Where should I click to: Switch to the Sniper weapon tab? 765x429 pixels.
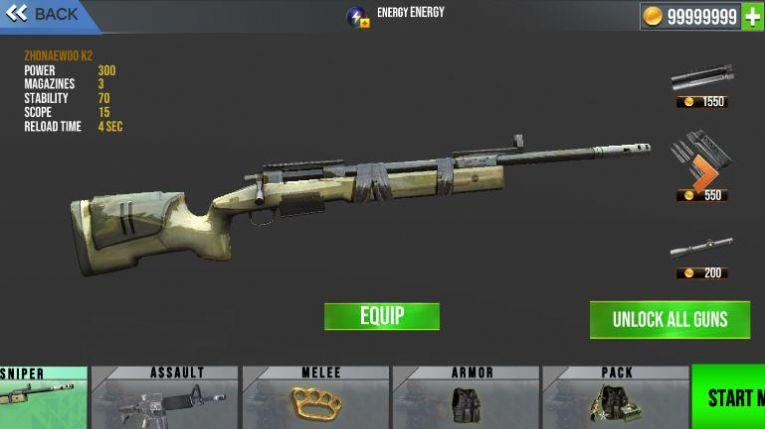[43, 397]
